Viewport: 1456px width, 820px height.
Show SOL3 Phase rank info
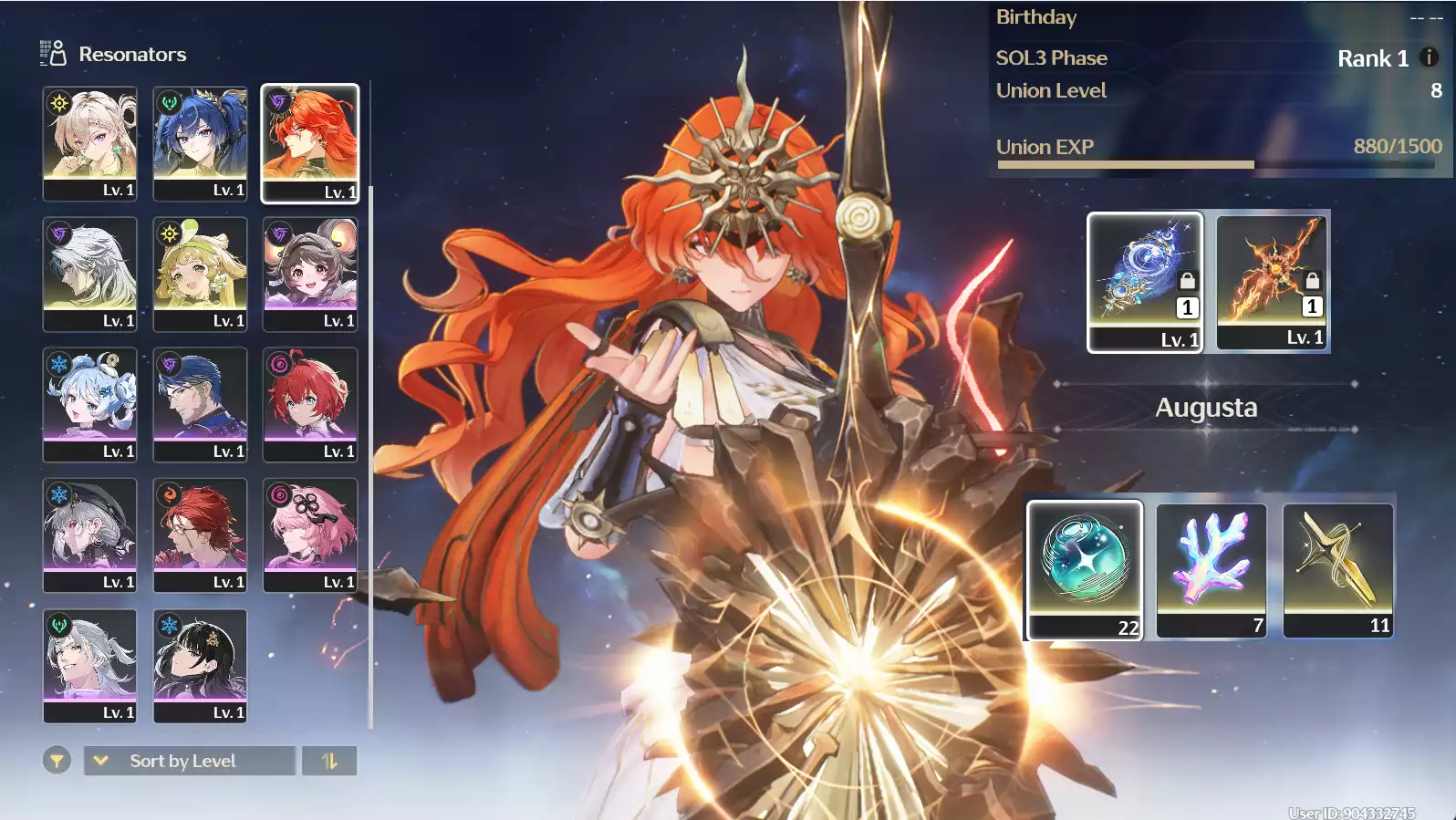(x=1429, y=57)
